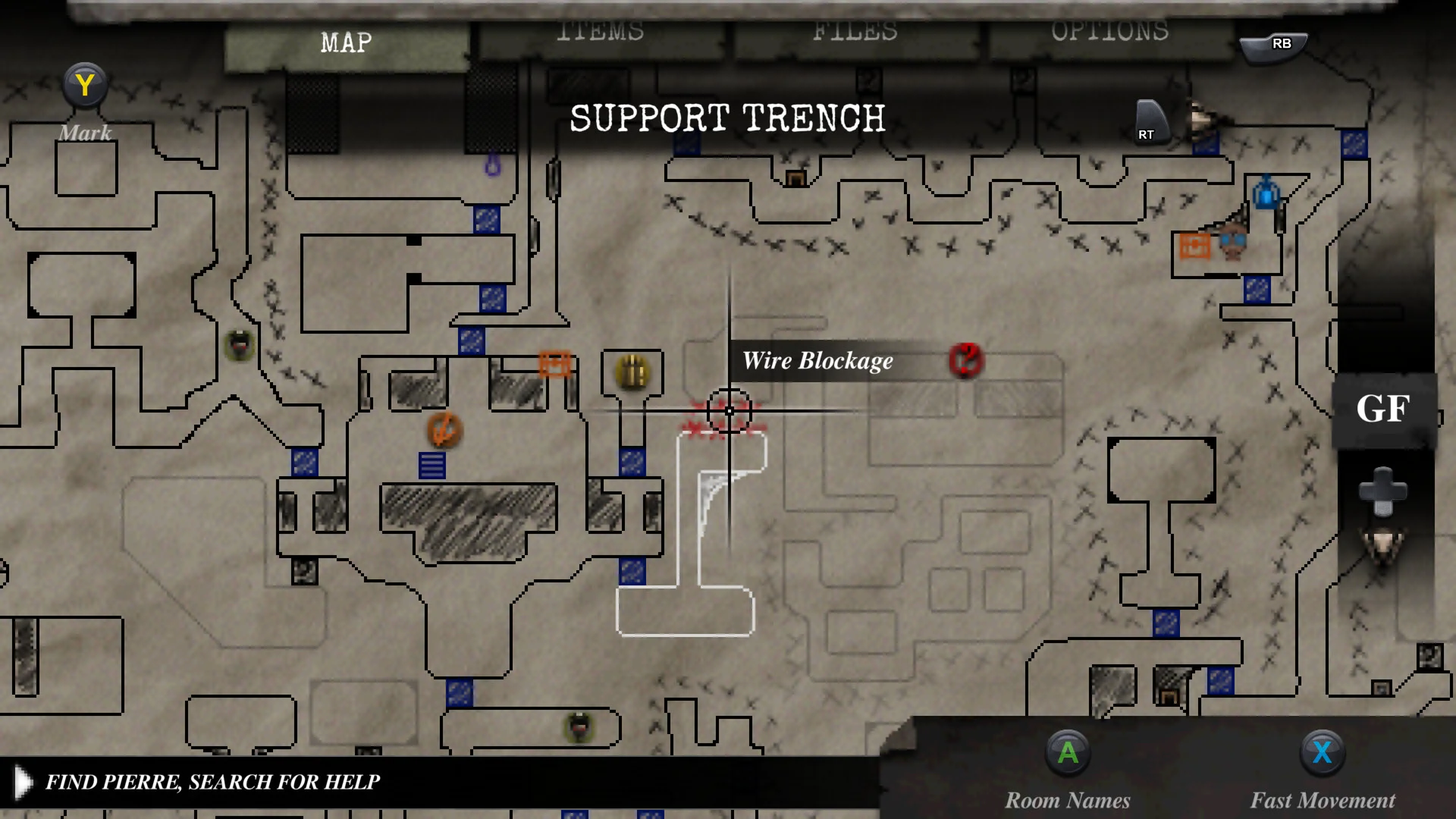This screenshot has width=1456, height=819.
Task: Select the yellow ammunition map marker
Action: pyautogui.click(x=632, y=372)
